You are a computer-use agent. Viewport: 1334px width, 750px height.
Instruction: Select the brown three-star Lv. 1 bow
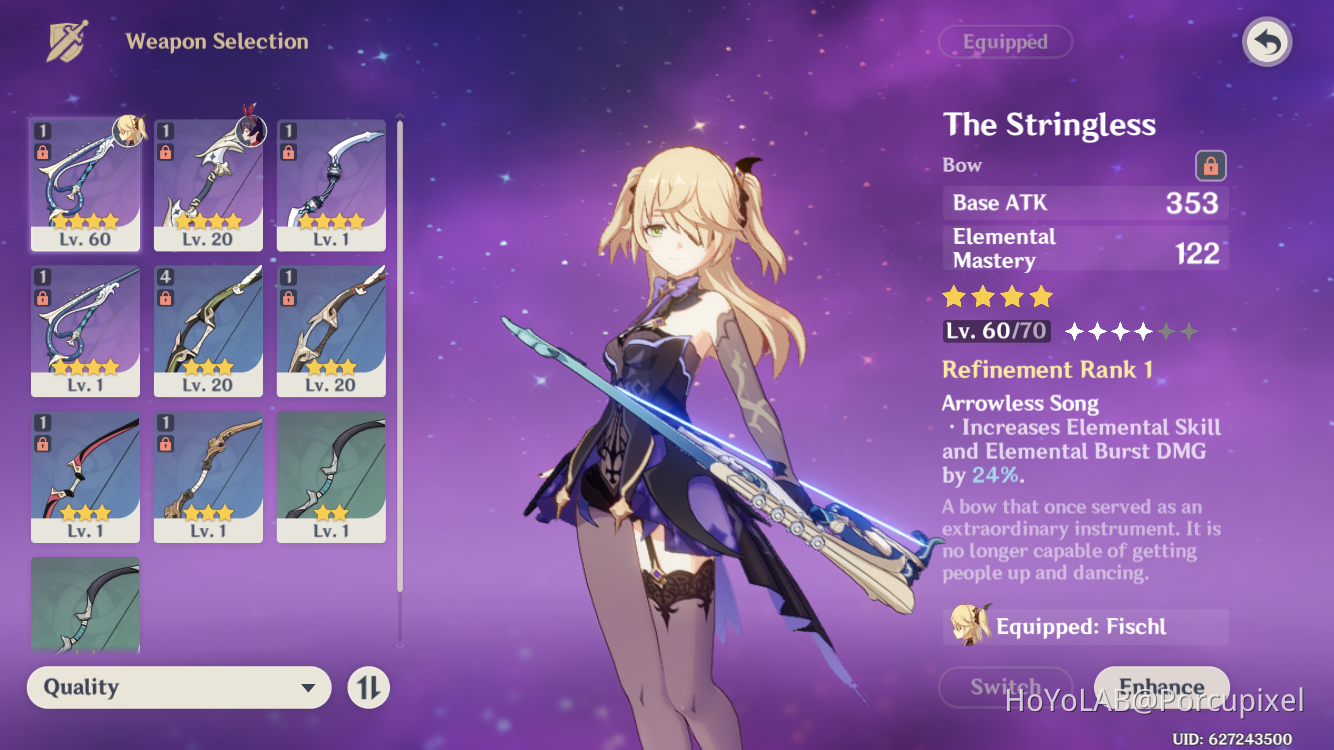click(208, 477)
